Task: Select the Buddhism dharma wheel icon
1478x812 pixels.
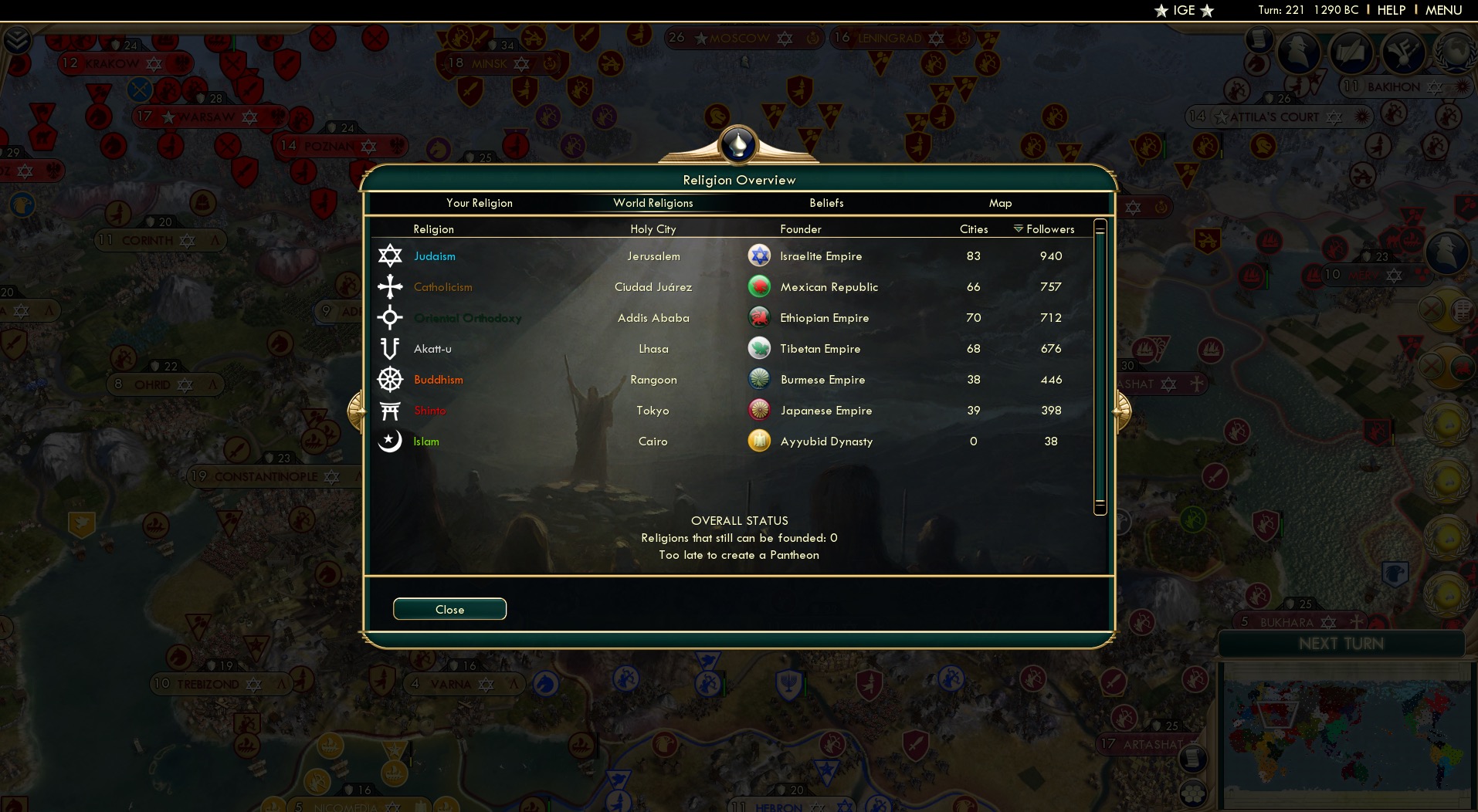Action: 390,380
